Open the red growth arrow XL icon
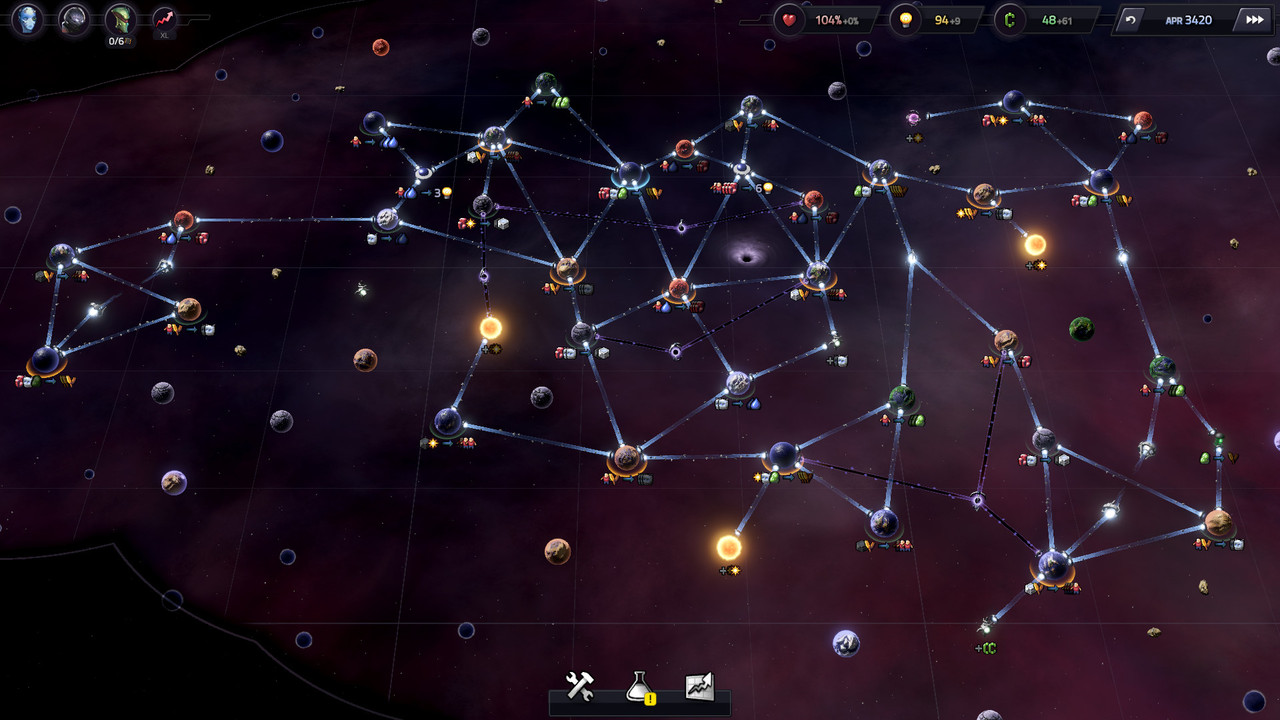This screenshot has height=720, width=1280. tap(164, 19)
